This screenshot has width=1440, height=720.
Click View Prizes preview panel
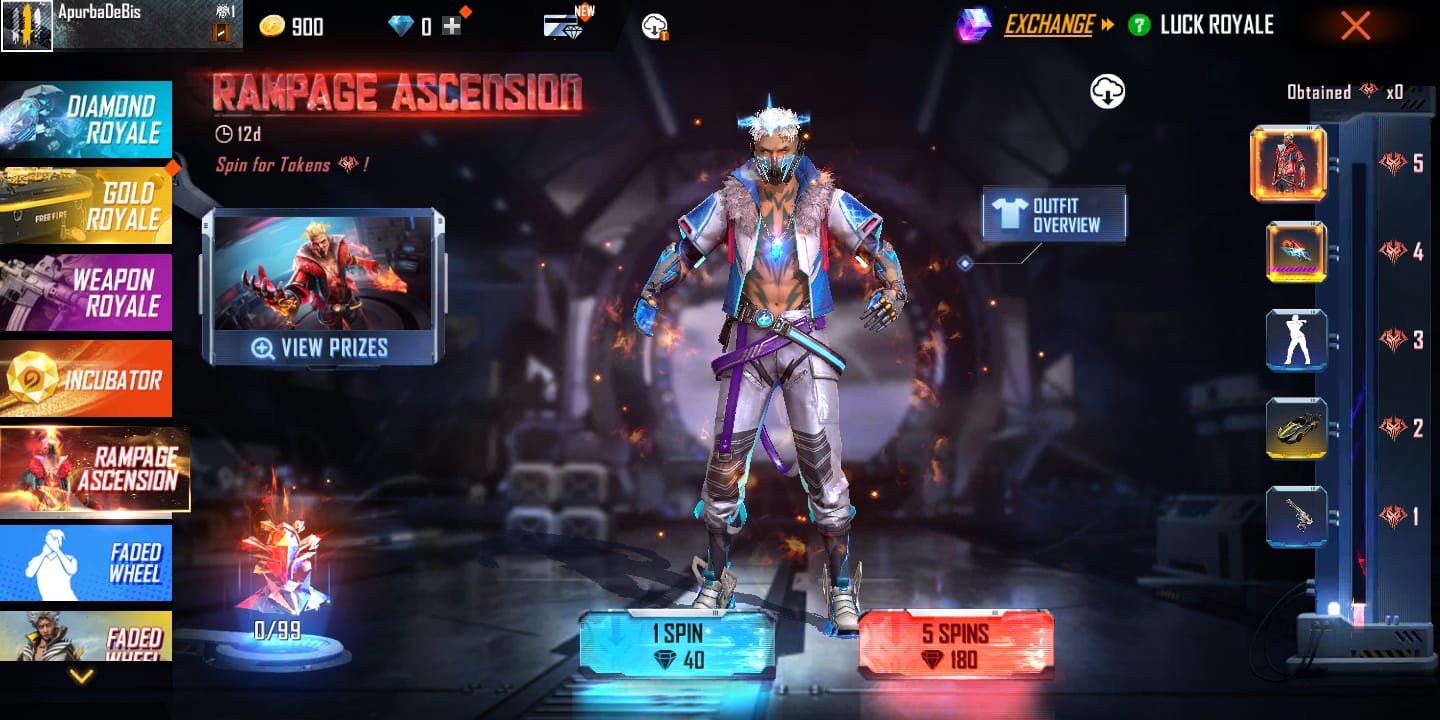click(322, 288)
